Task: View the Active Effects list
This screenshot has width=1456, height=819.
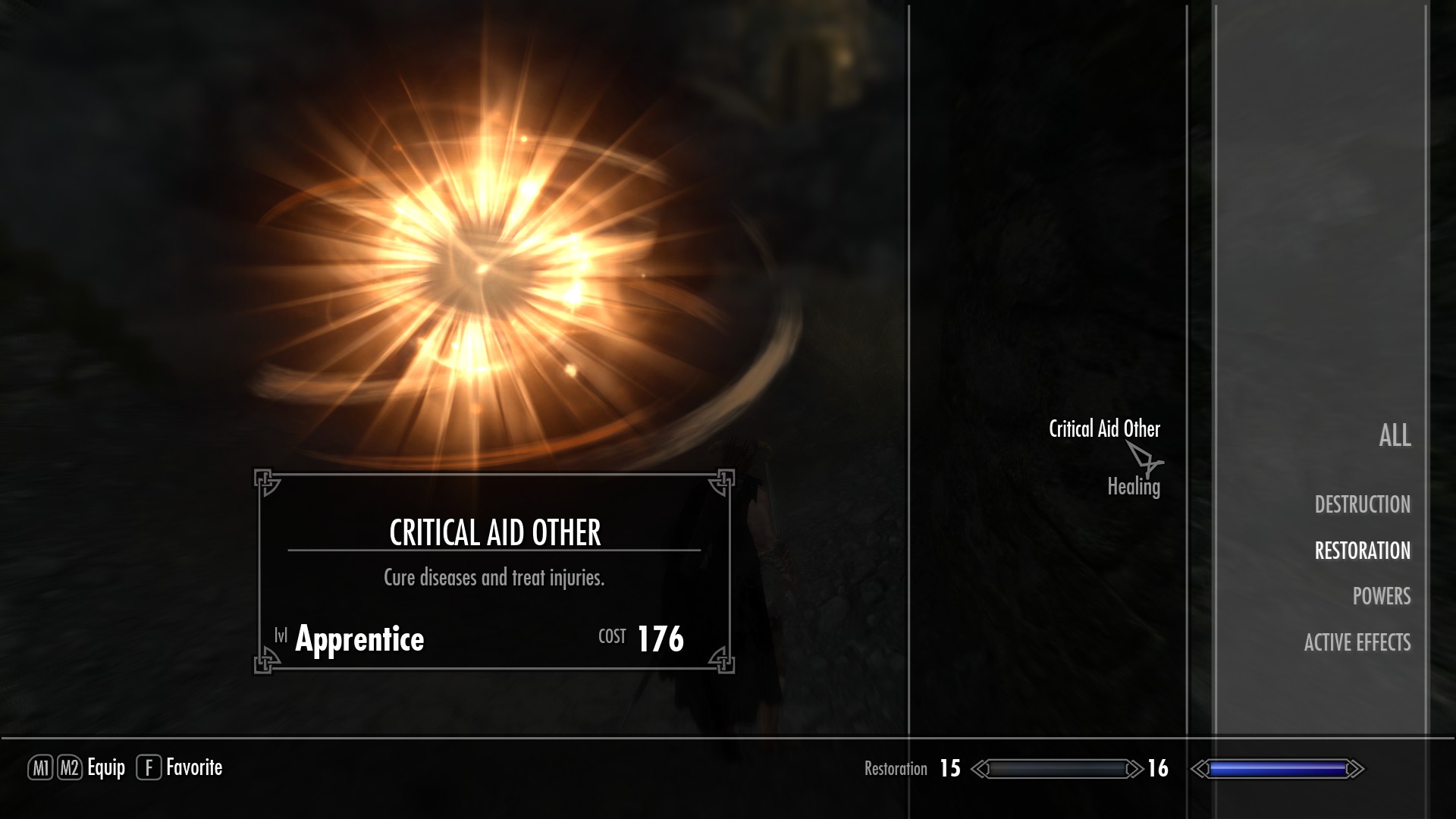Action: tap(1357, 643)
